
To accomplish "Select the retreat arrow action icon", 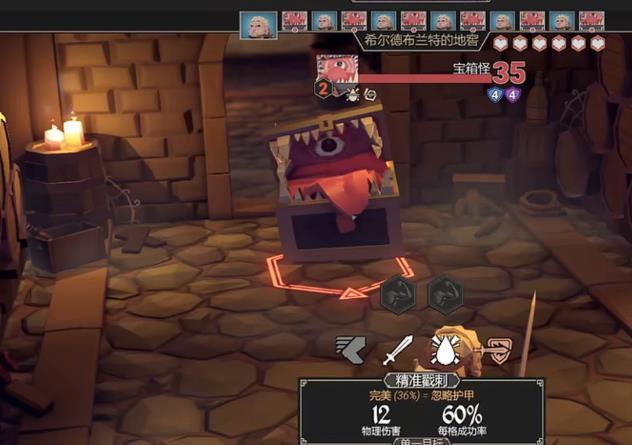I will pos(349,350).
